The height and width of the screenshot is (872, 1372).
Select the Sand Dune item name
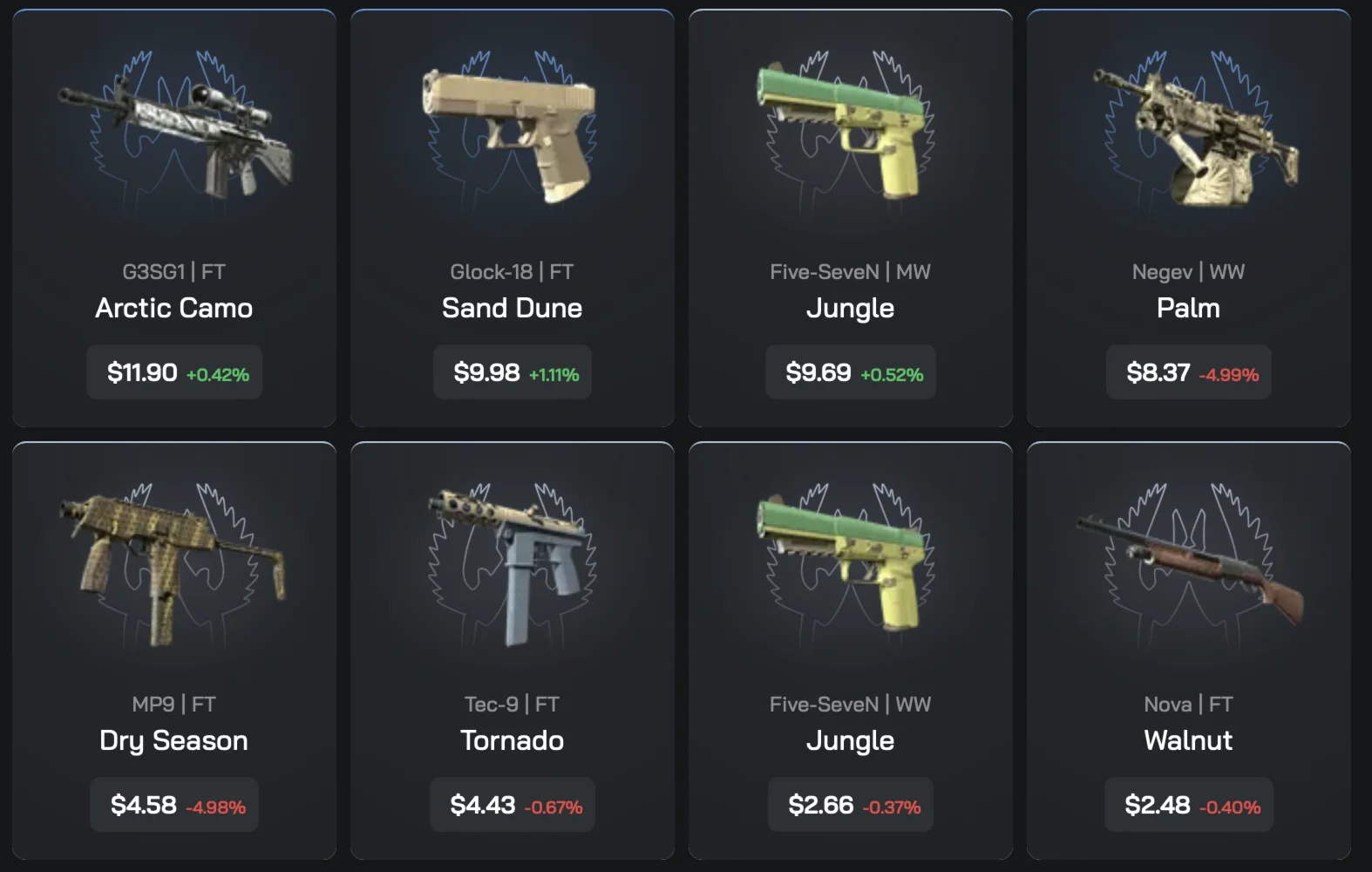pyautogui.click(x=512, y=308)
